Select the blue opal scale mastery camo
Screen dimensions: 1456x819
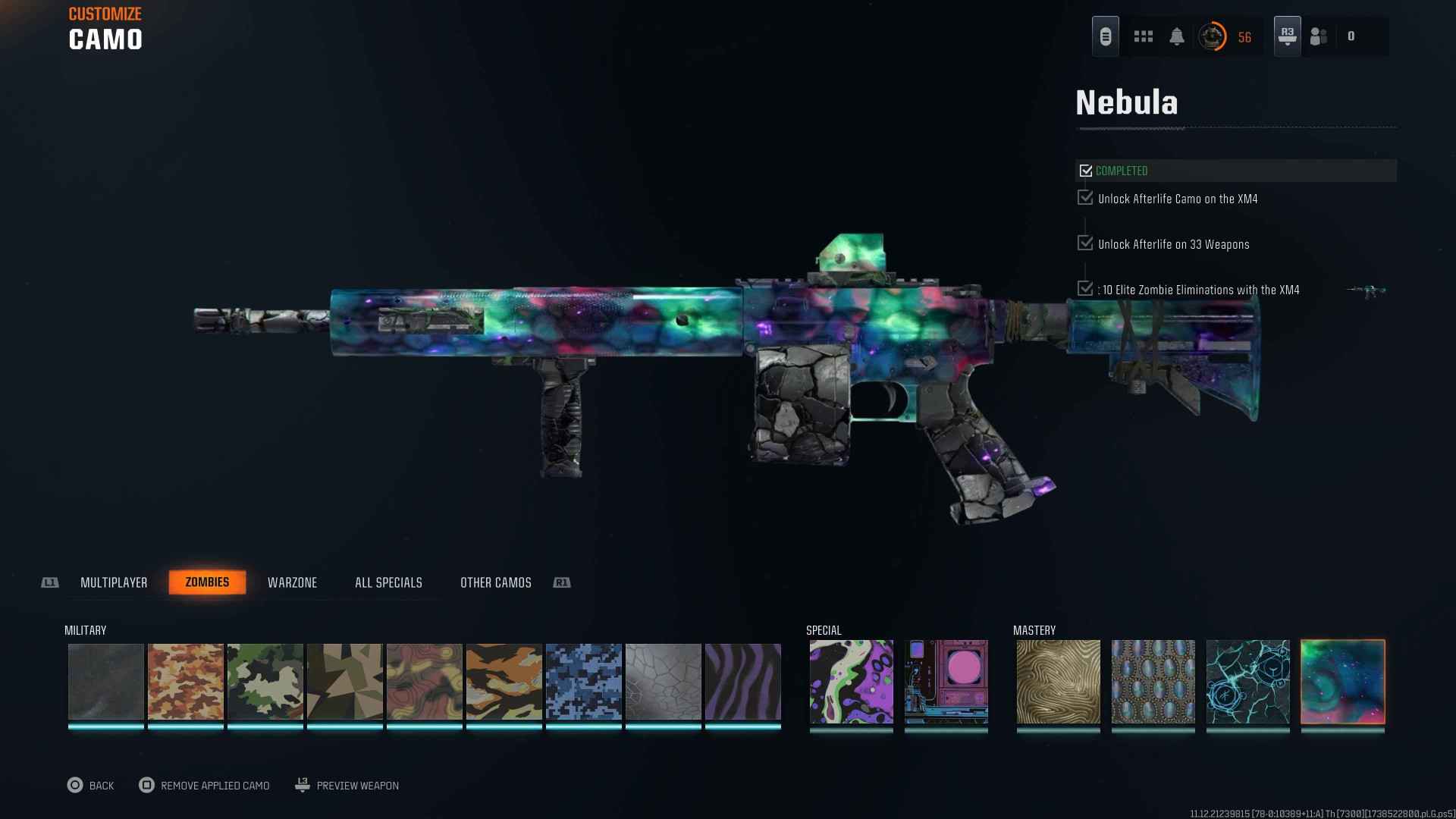click(x=1153, y=682)
